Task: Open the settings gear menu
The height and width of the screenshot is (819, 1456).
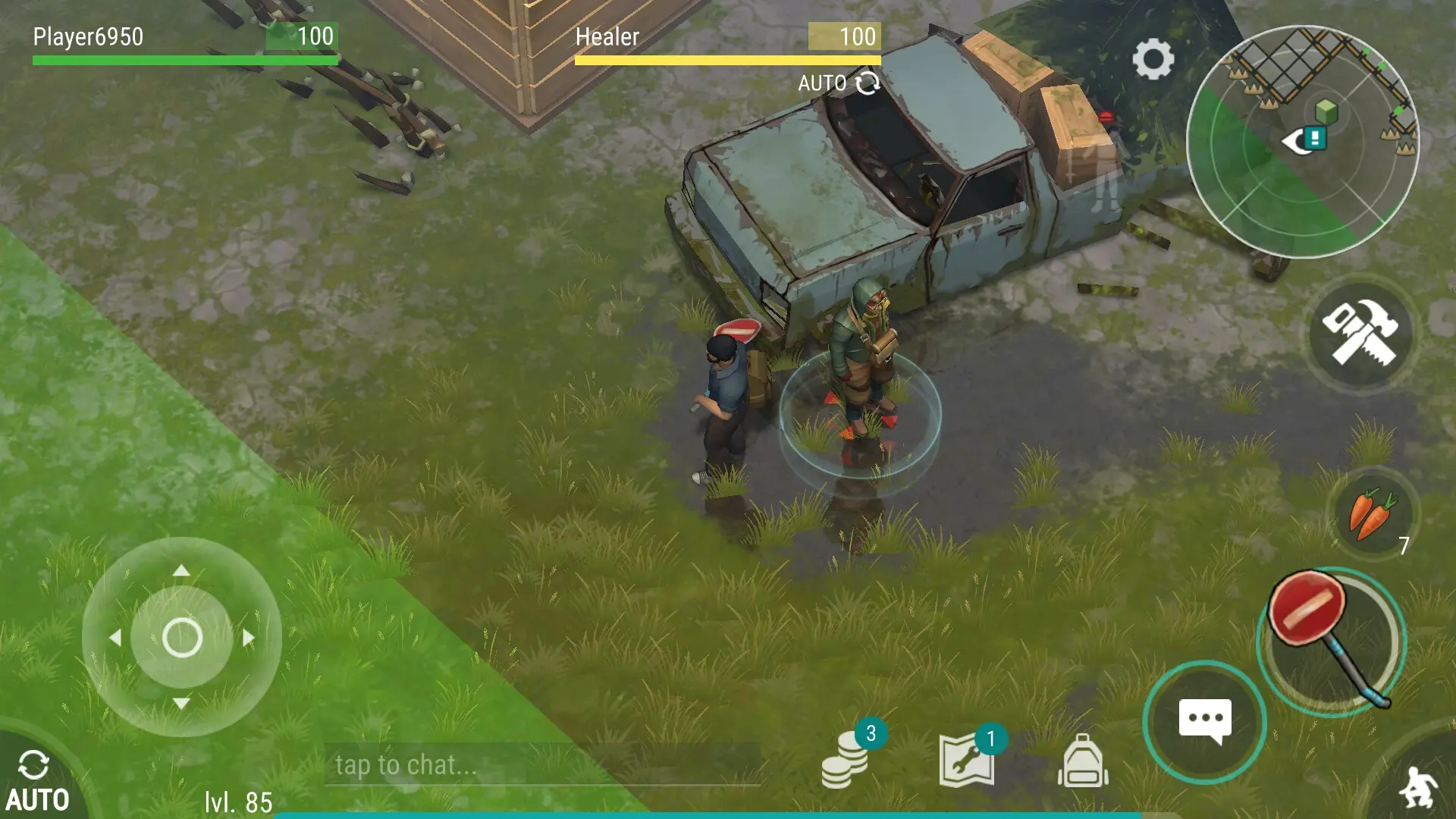Action: click(x=1153, y=59)
